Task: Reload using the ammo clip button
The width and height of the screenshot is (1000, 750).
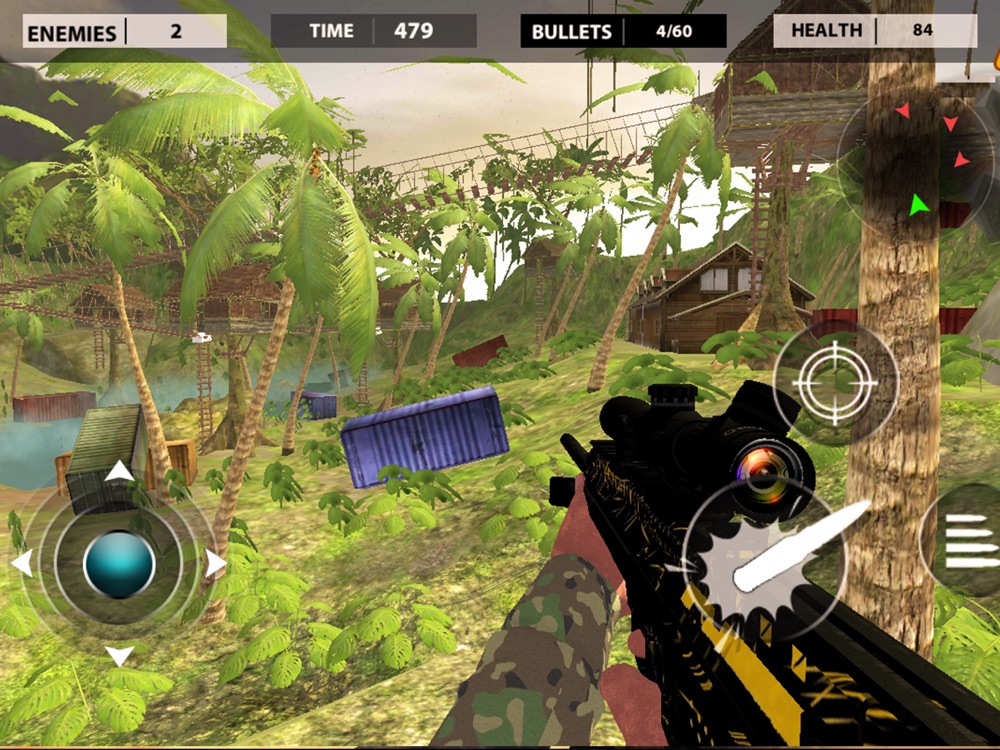Action: coord(967,542)
